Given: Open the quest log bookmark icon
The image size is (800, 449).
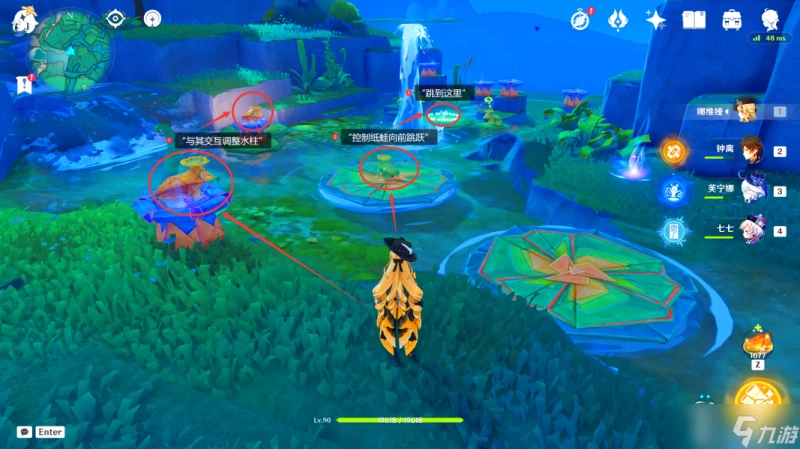Looking at the screenshot, I should pyautogui.click(x=24, y=86).
